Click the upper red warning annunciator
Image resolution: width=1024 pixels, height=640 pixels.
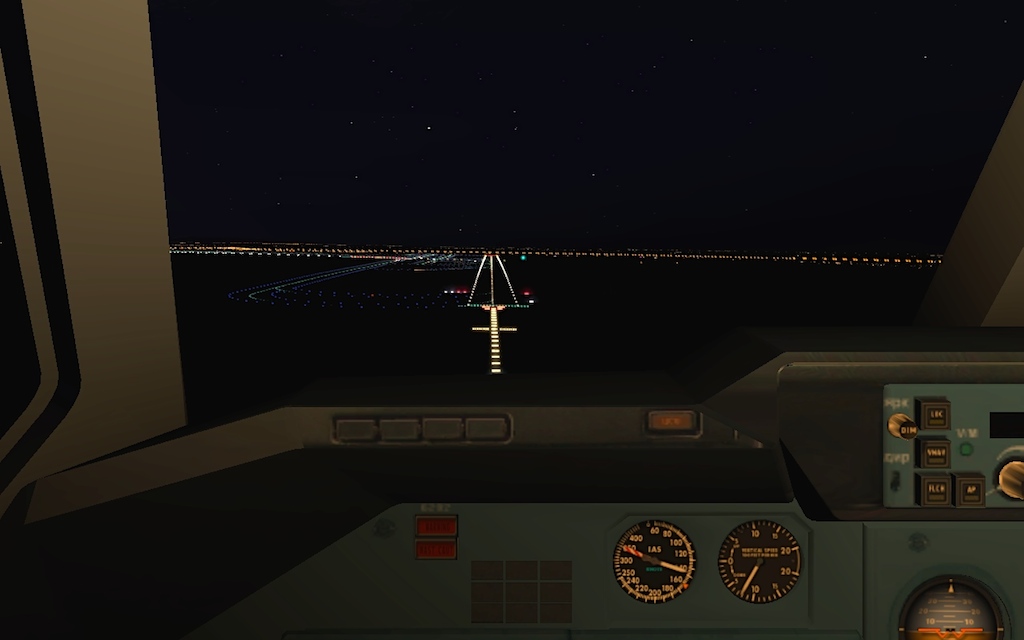click(436, 526)
